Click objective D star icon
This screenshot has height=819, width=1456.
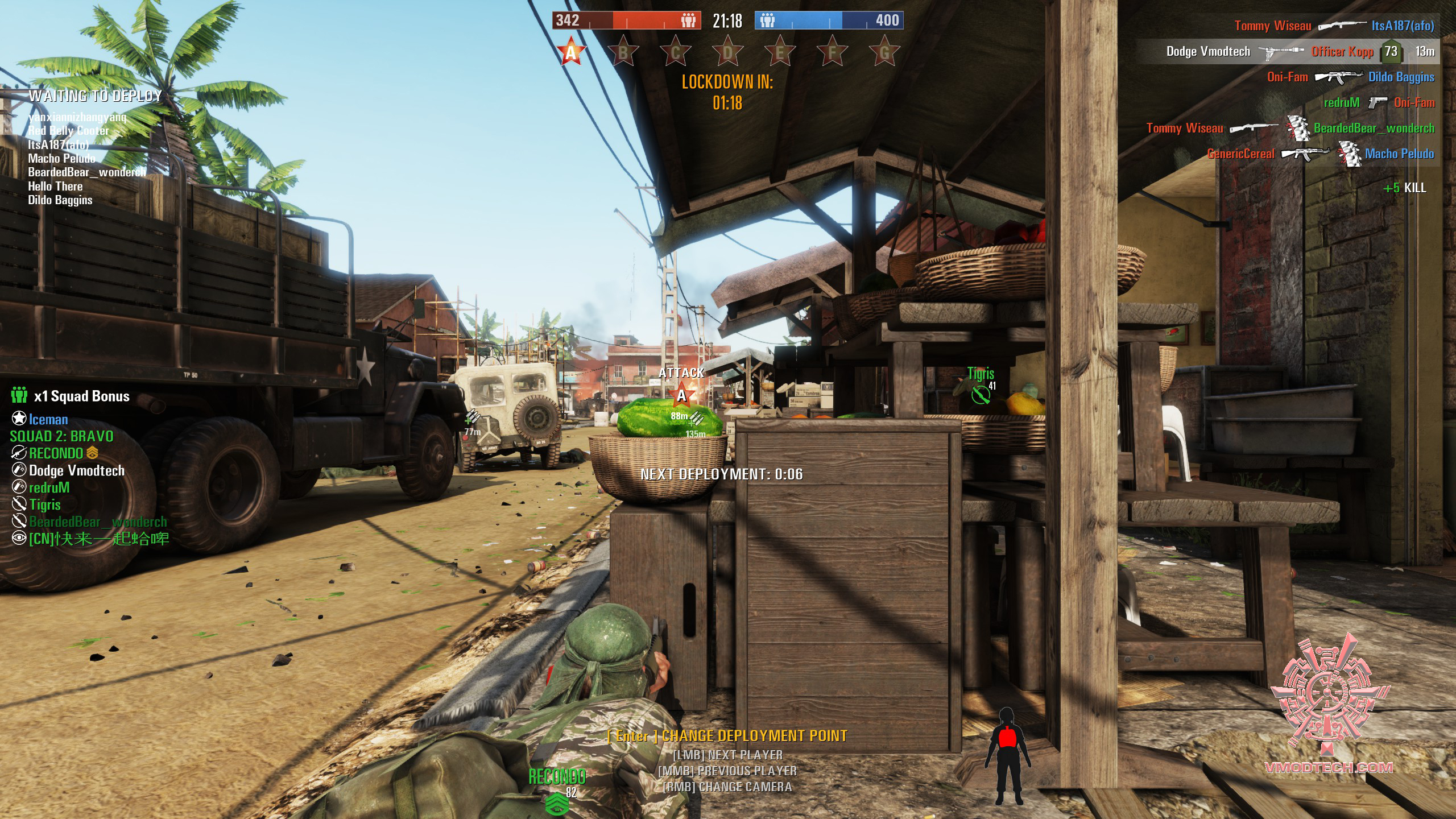727,52
